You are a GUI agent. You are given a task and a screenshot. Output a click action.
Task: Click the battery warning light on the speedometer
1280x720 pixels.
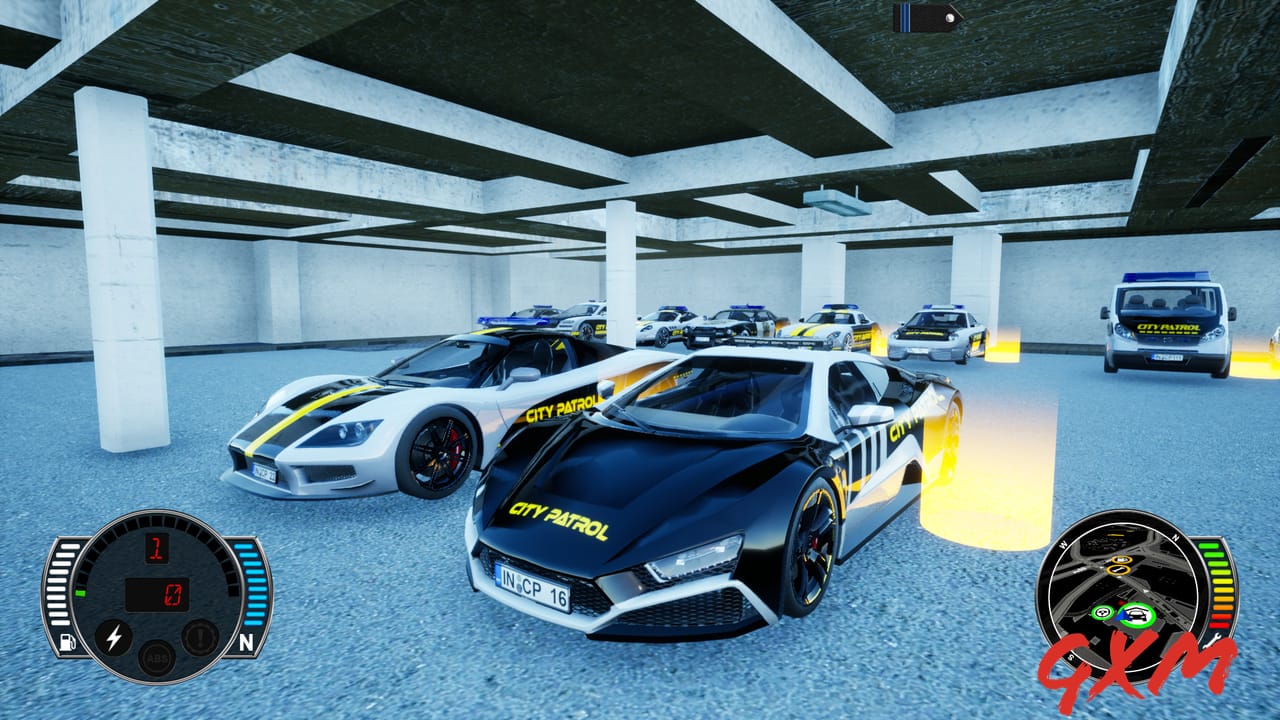113,637
